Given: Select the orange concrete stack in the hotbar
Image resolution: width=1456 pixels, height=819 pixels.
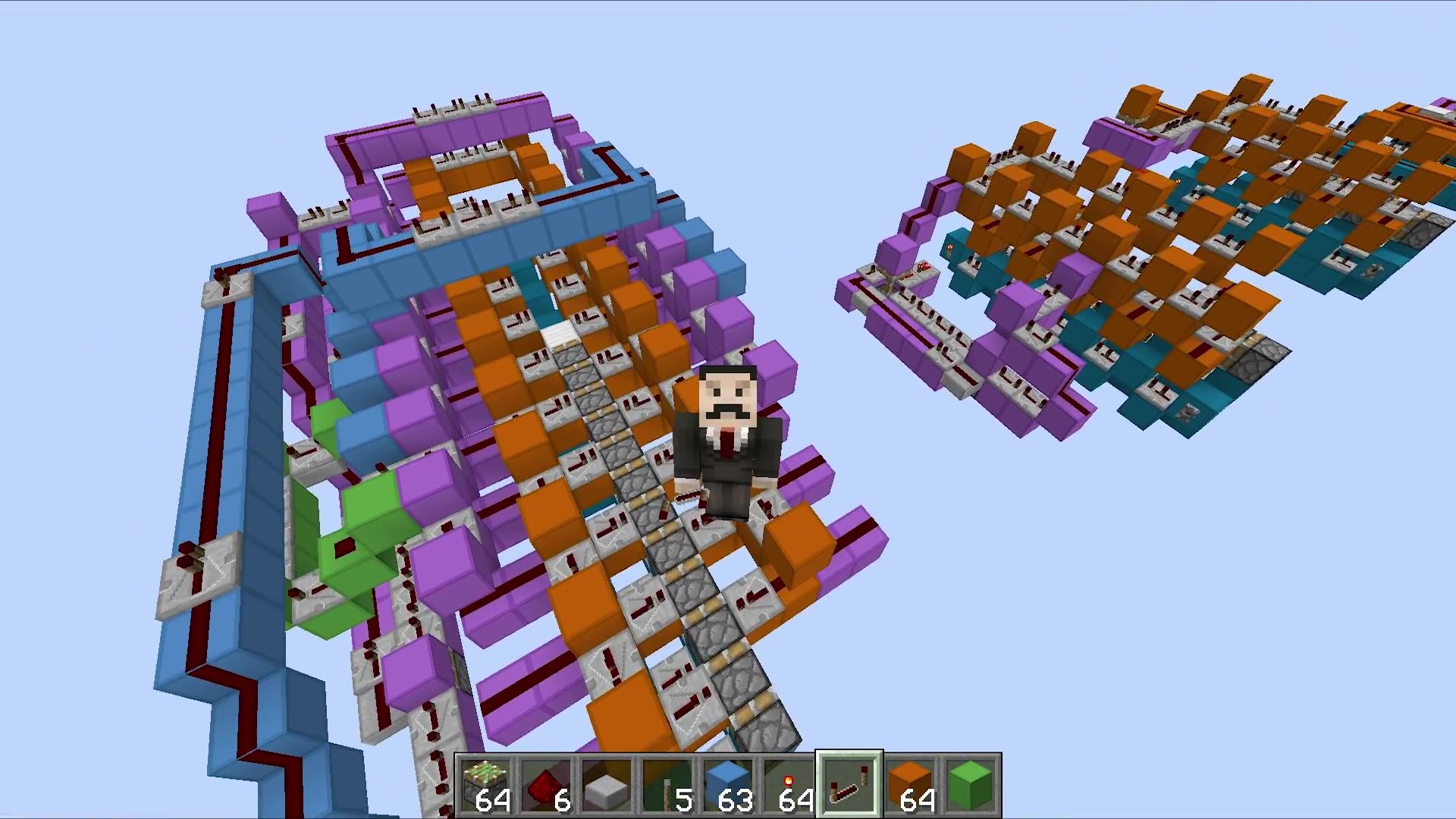Looking at the screenshot, I should tap(908, 781).
